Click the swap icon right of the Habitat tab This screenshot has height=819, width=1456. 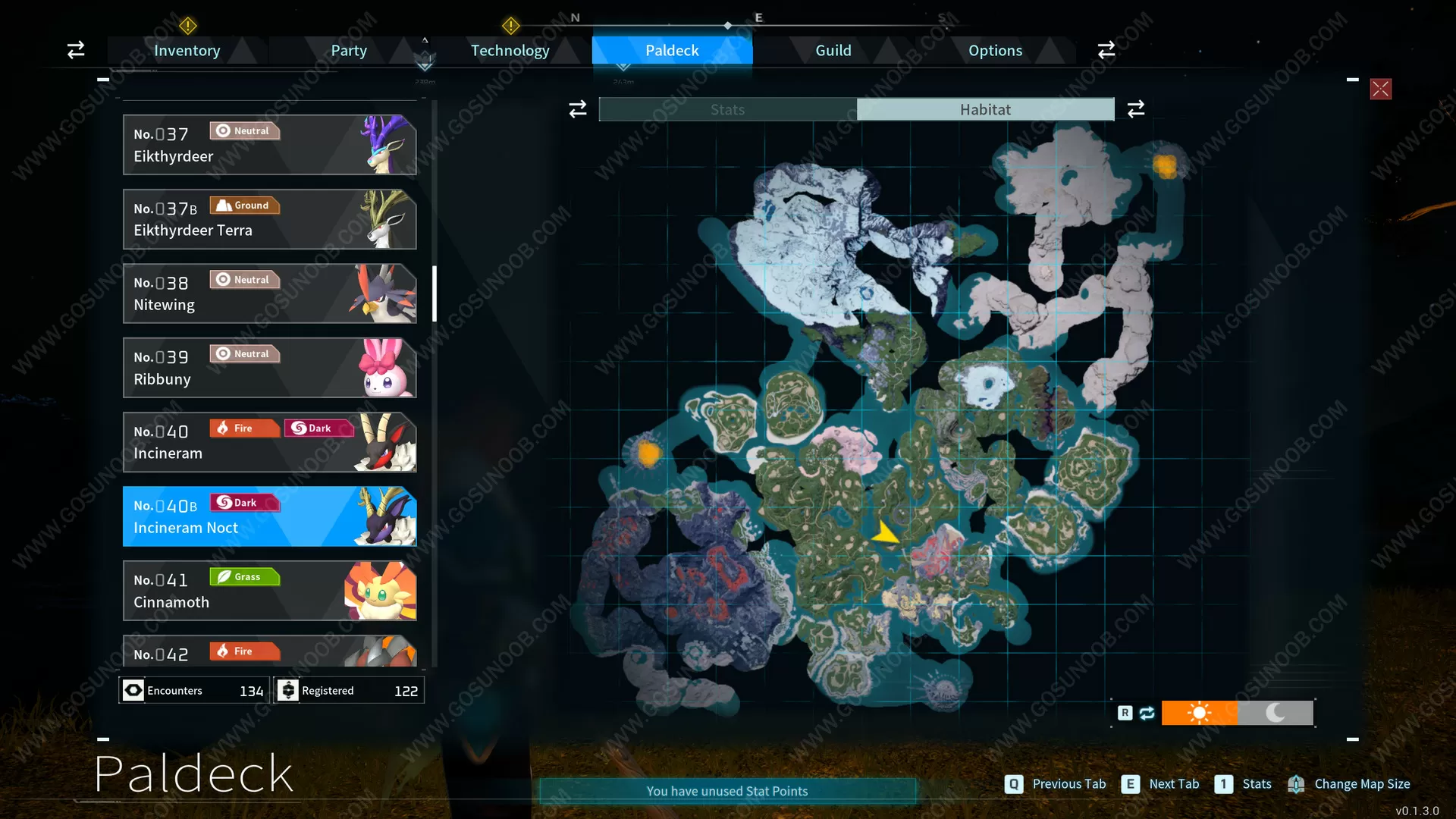(x=1135, y=108)
